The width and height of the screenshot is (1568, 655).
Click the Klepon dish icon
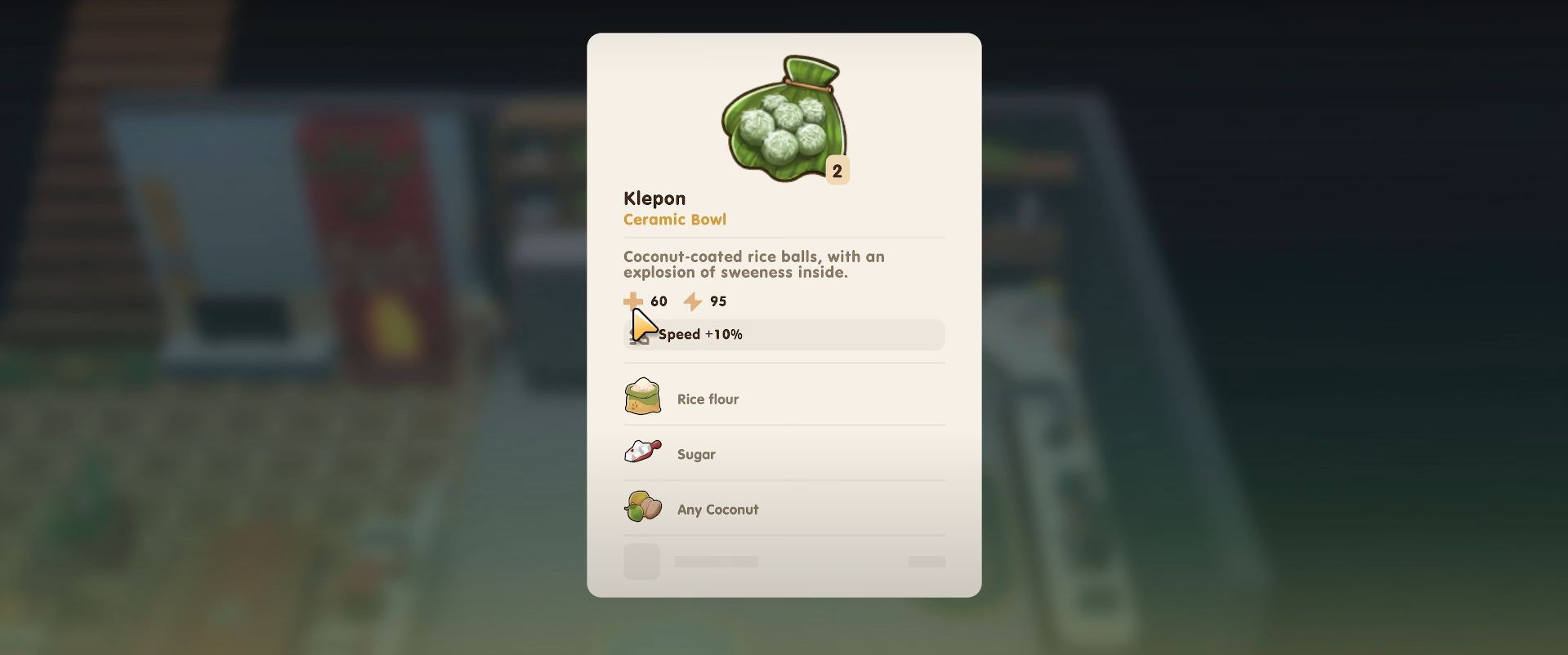click(x=783, y=120)
